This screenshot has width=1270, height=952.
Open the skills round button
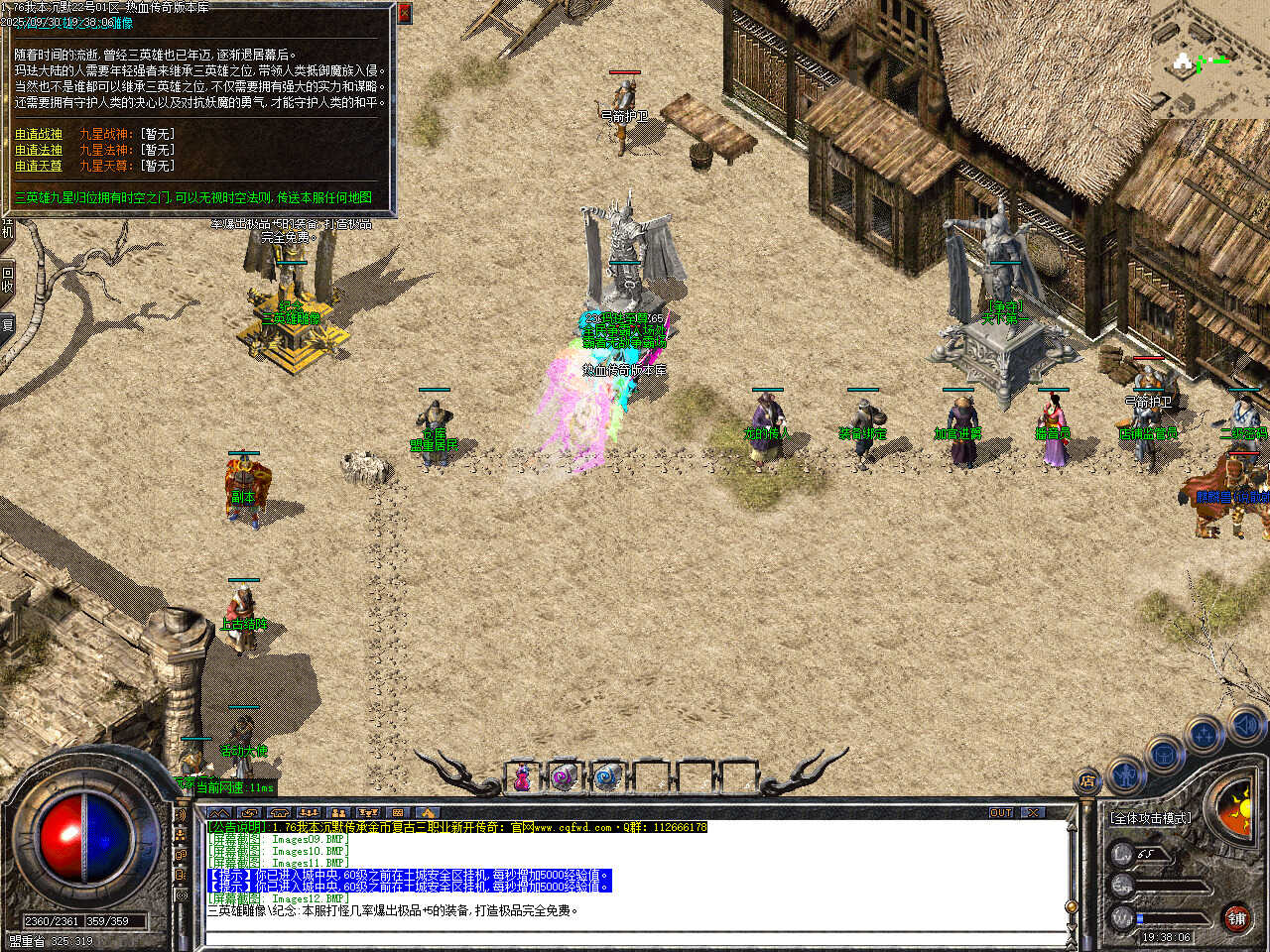1204,736
